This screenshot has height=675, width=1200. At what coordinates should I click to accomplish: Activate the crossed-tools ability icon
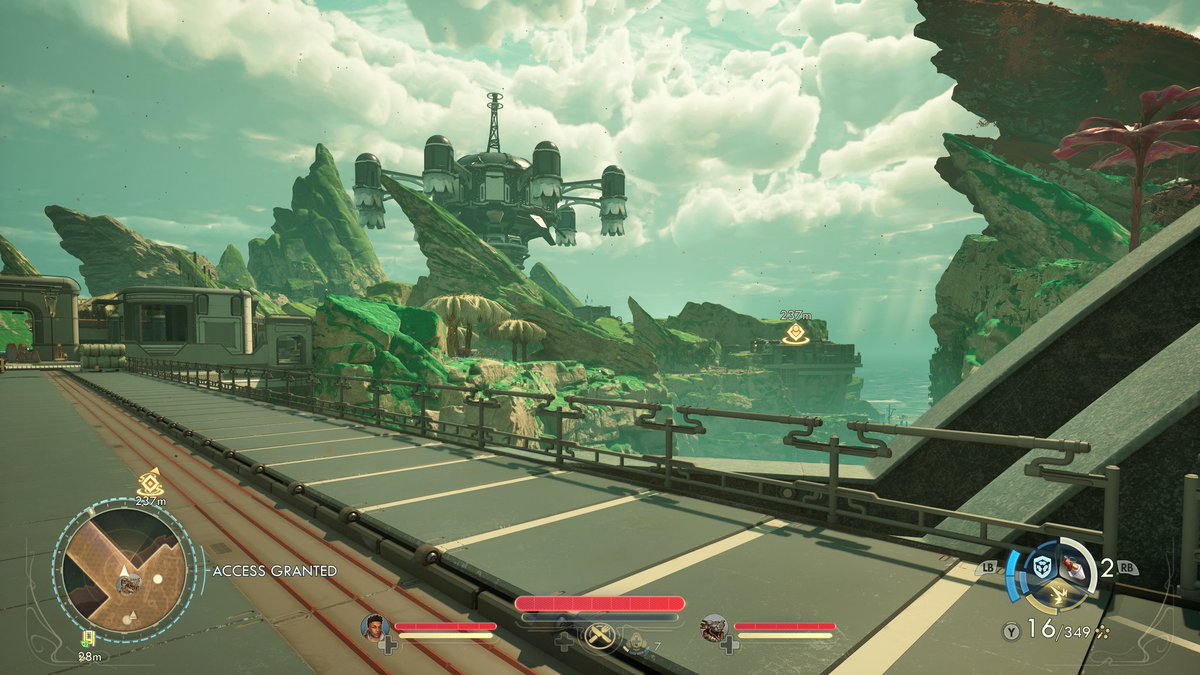[x=599, y=636]
